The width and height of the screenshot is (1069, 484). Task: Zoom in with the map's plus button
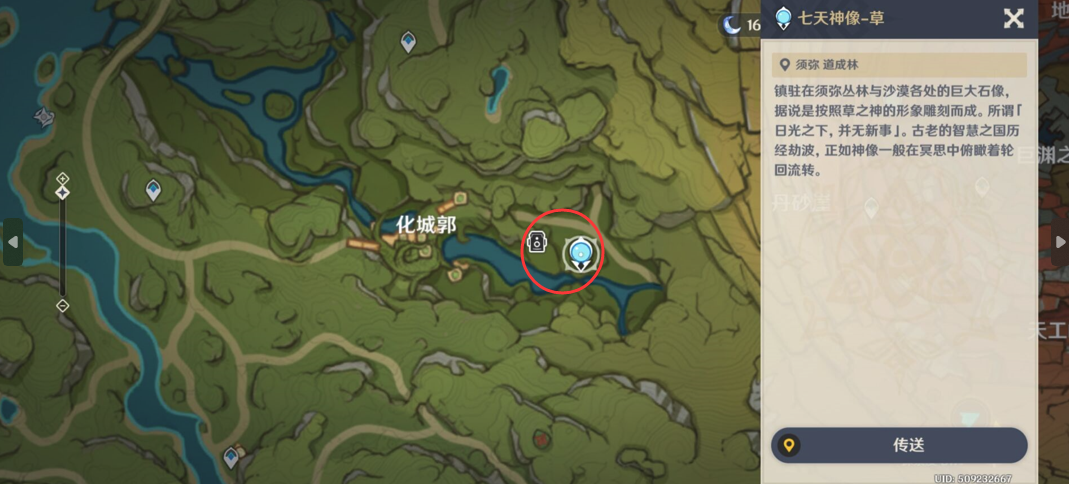tap(62, 179)
